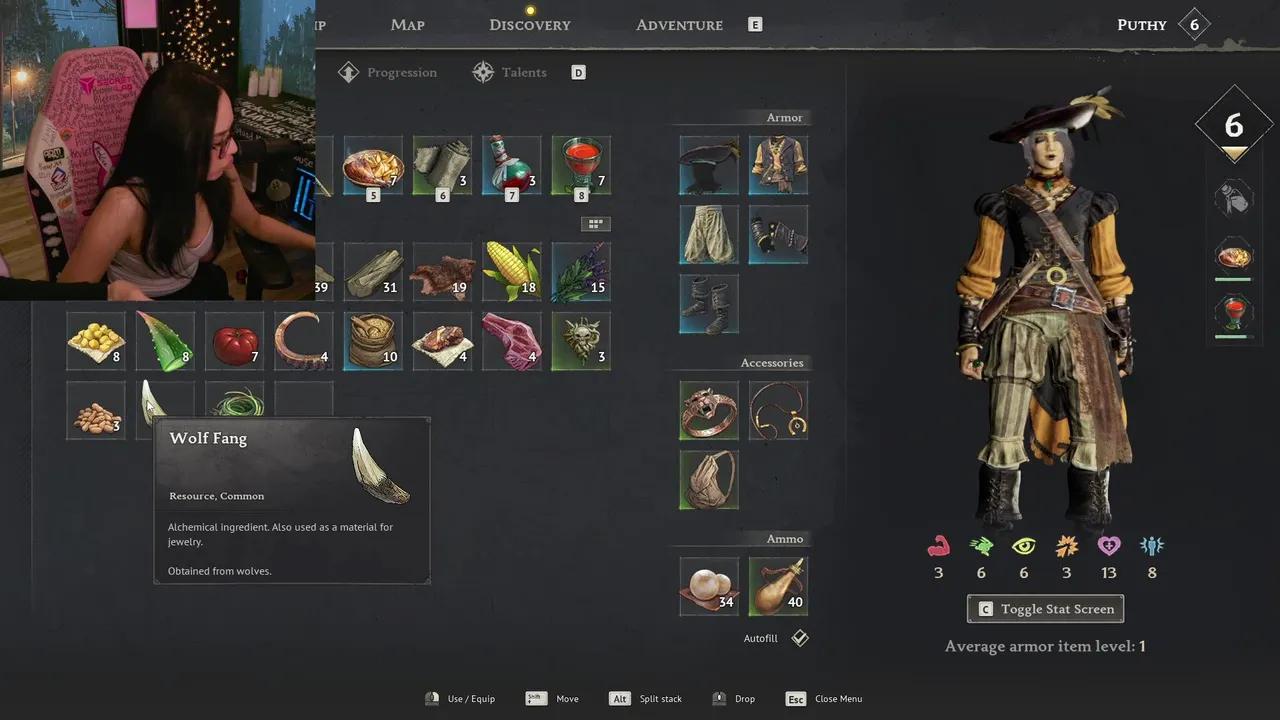Switch to the Discovery tab
The image size is (1280, 720).
pyautogui.click(x=530, y=25)
